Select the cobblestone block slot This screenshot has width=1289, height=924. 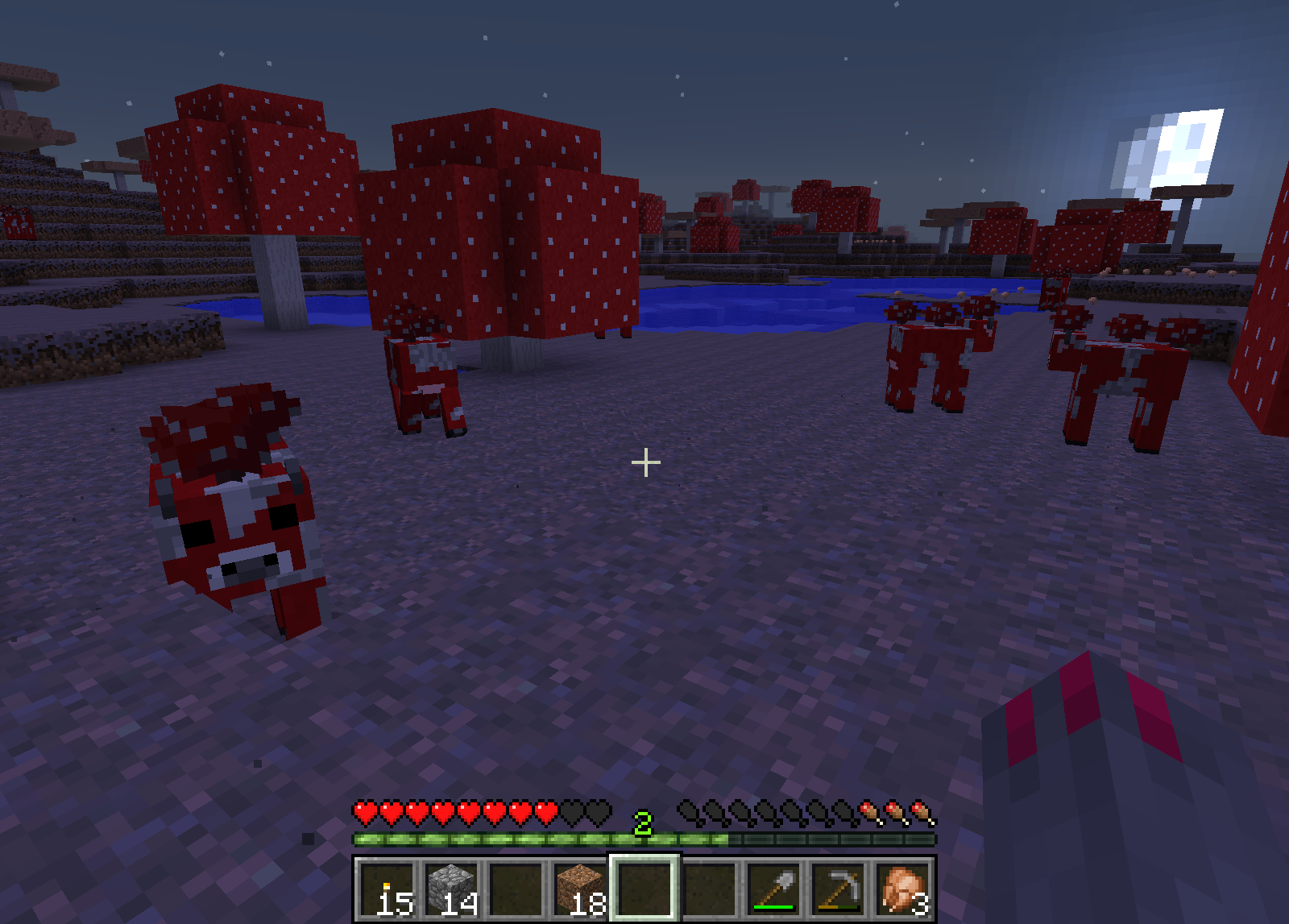click(451, 889)
